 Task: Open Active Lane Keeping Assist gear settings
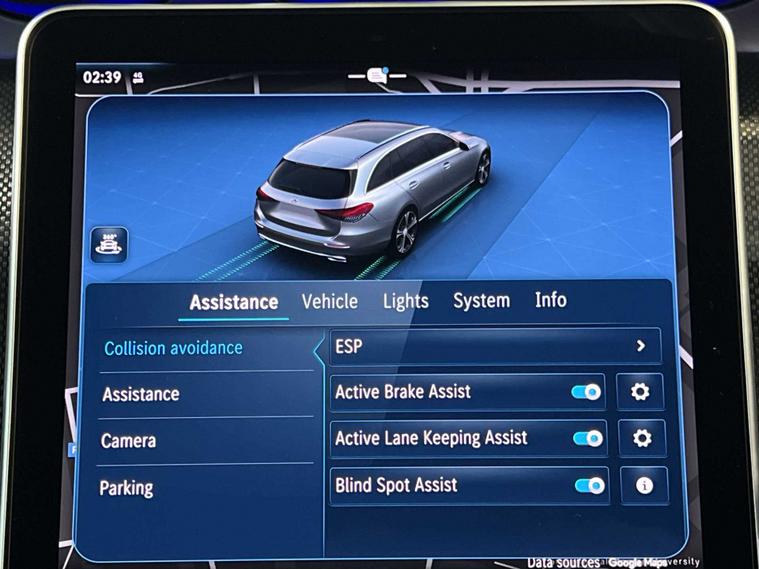[642, 438]
